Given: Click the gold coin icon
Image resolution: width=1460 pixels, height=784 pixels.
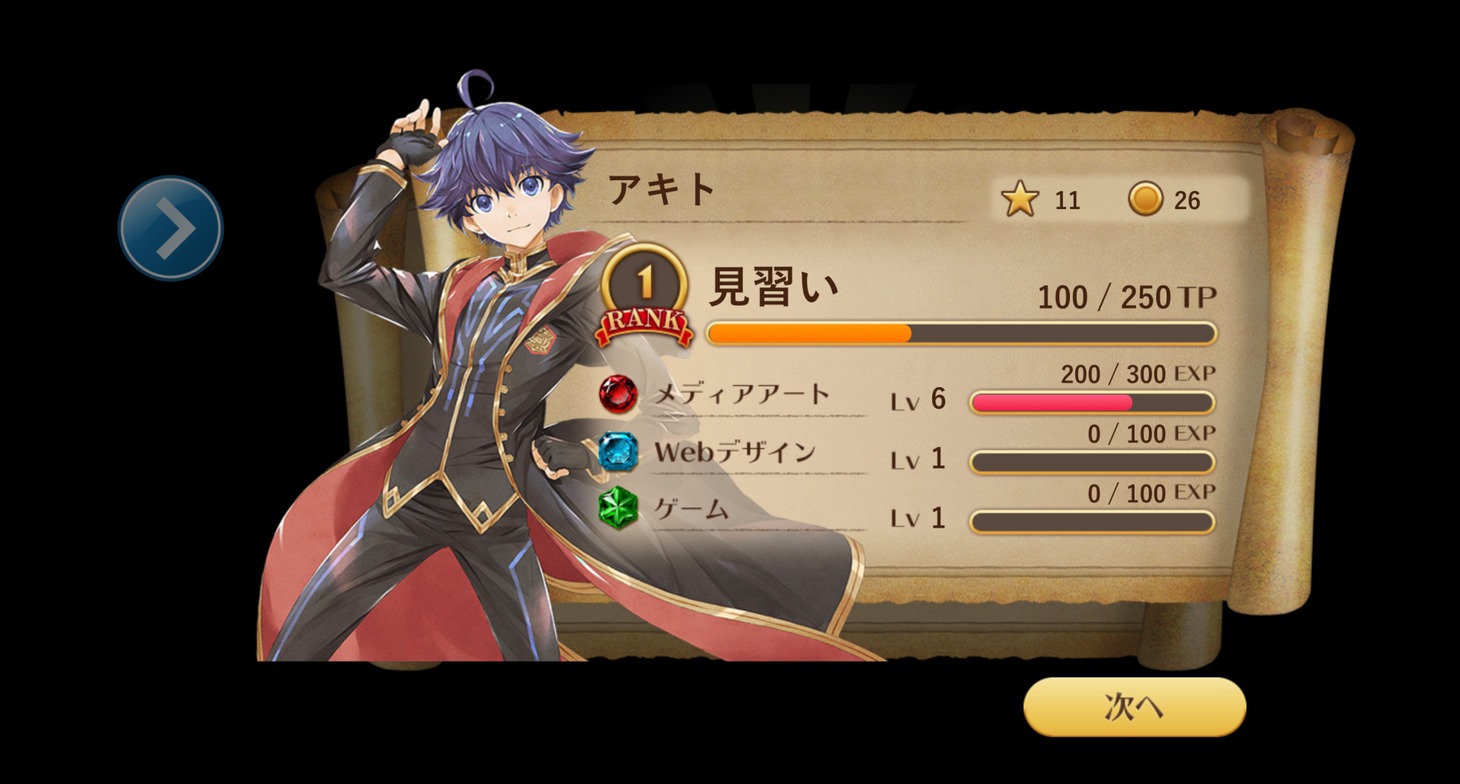Looking at the screenshot, I should [1146, 199].
